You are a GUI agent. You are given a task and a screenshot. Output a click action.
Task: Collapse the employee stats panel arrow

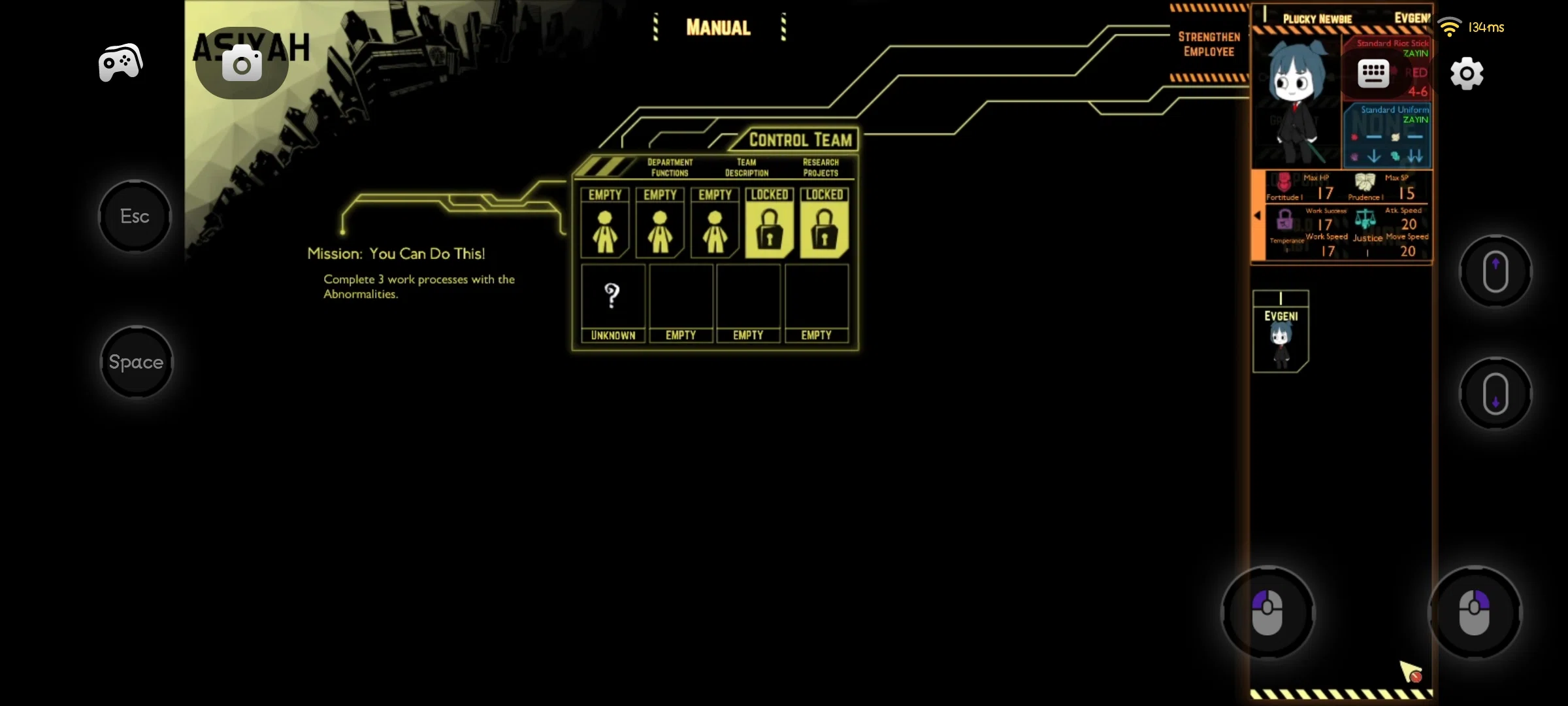[1258, 216]
